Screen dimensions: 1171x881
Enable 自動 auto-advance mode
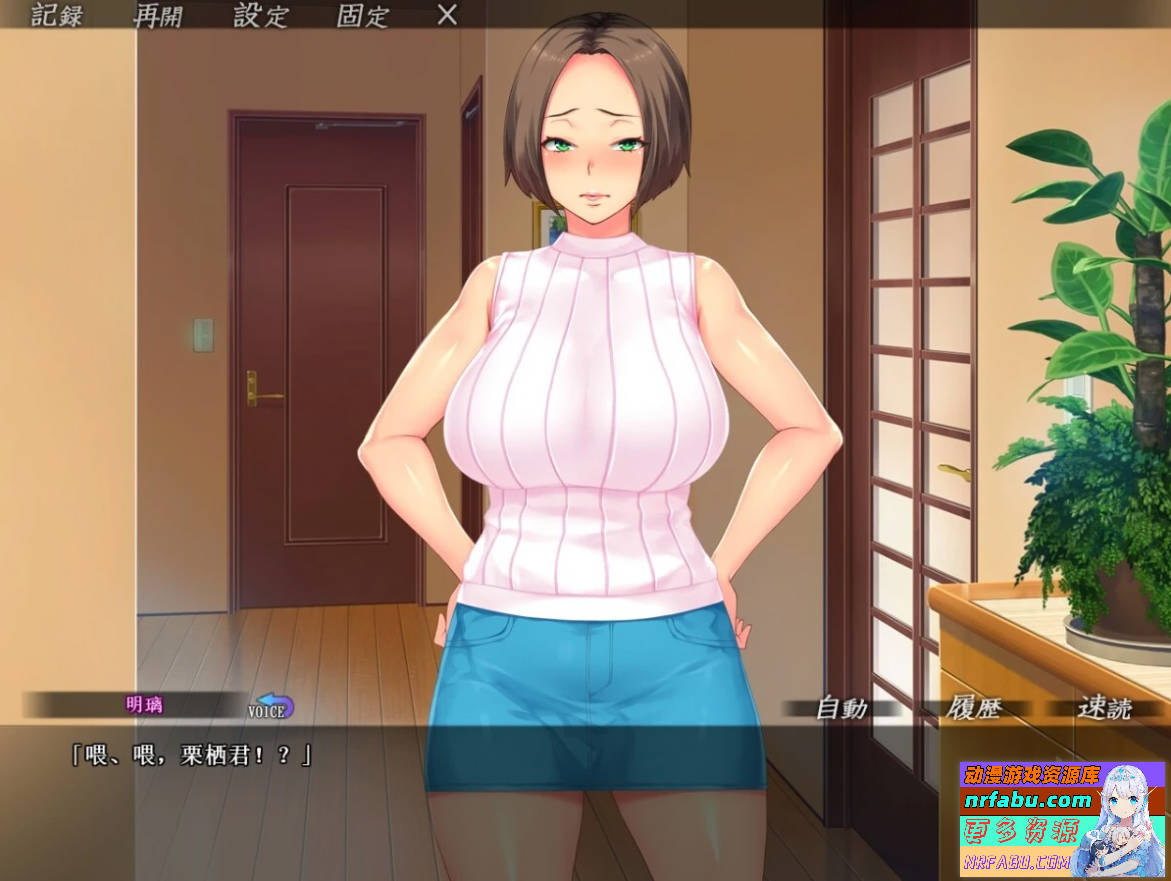pos(841,708)
